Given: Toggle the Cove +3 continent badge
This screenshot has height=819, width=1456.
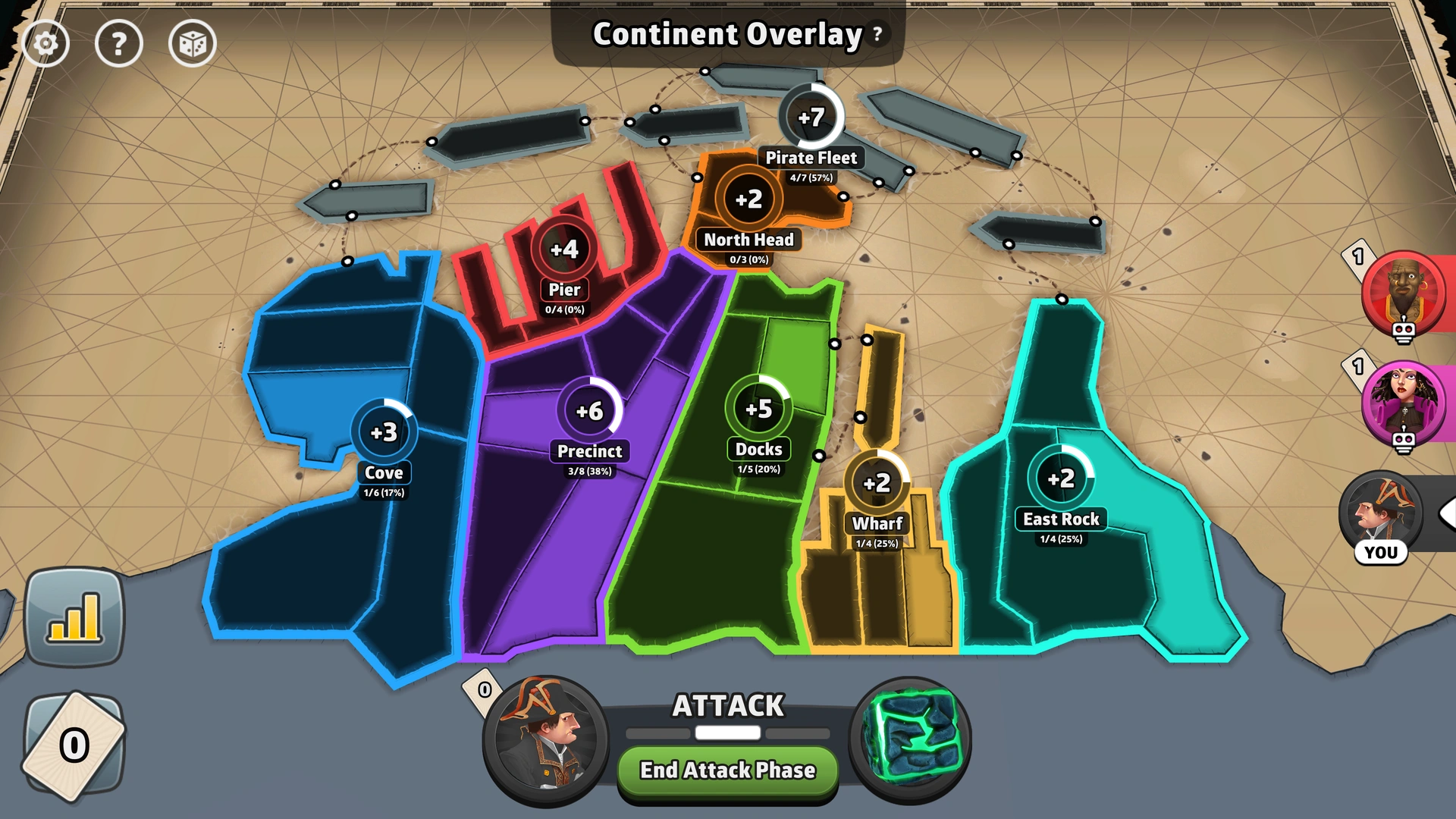Looking at the screenshot, I should [385, 431].
